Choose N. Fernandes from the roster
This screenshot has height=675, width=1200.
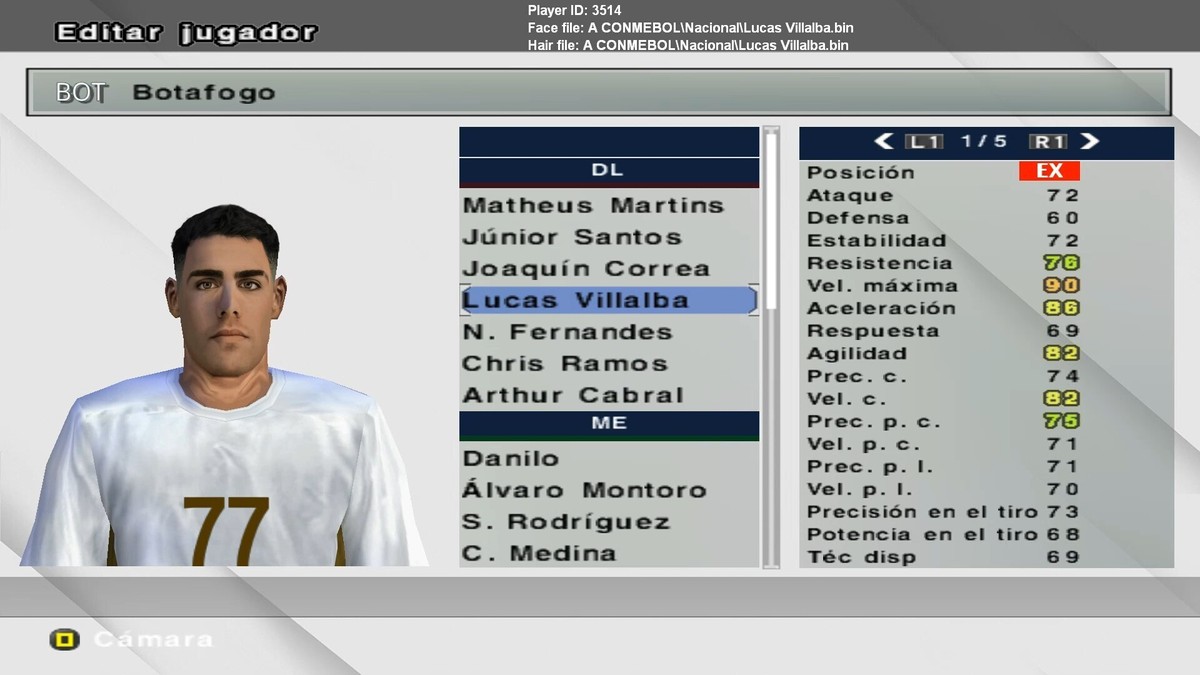(567, 332)
